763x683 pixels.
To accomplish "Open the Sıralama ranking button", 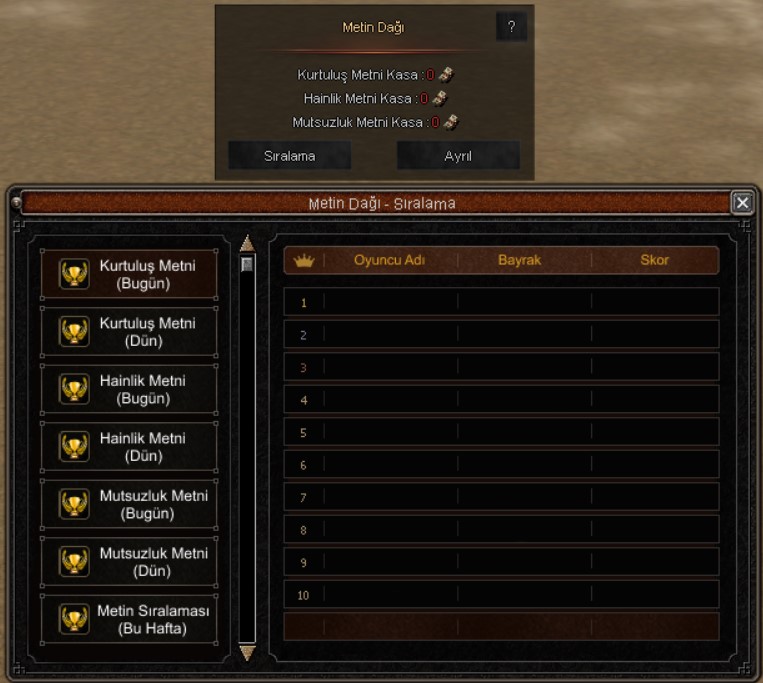I will (x=289, y=156).
